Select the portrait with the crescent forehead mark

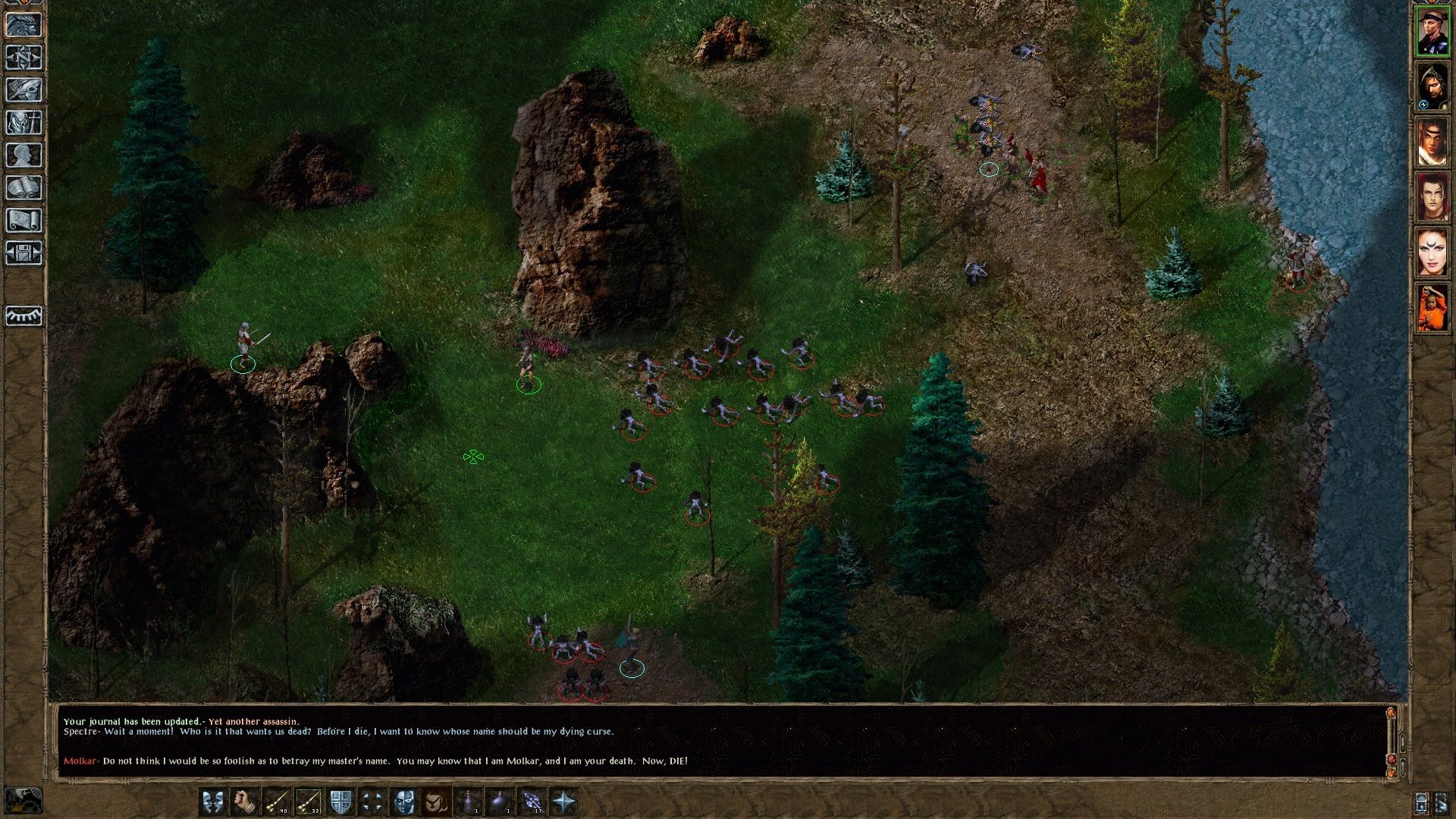click(1432, 253)
